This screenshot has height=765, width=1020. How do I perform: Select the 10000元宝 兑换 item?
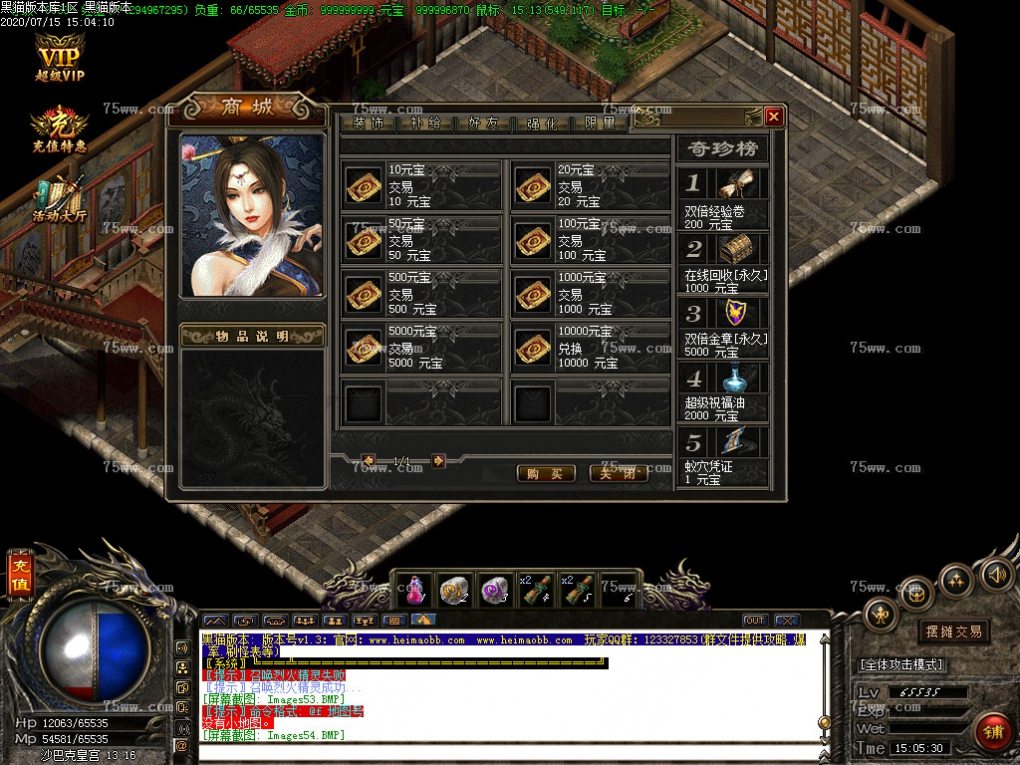click(x=590, y=347)
